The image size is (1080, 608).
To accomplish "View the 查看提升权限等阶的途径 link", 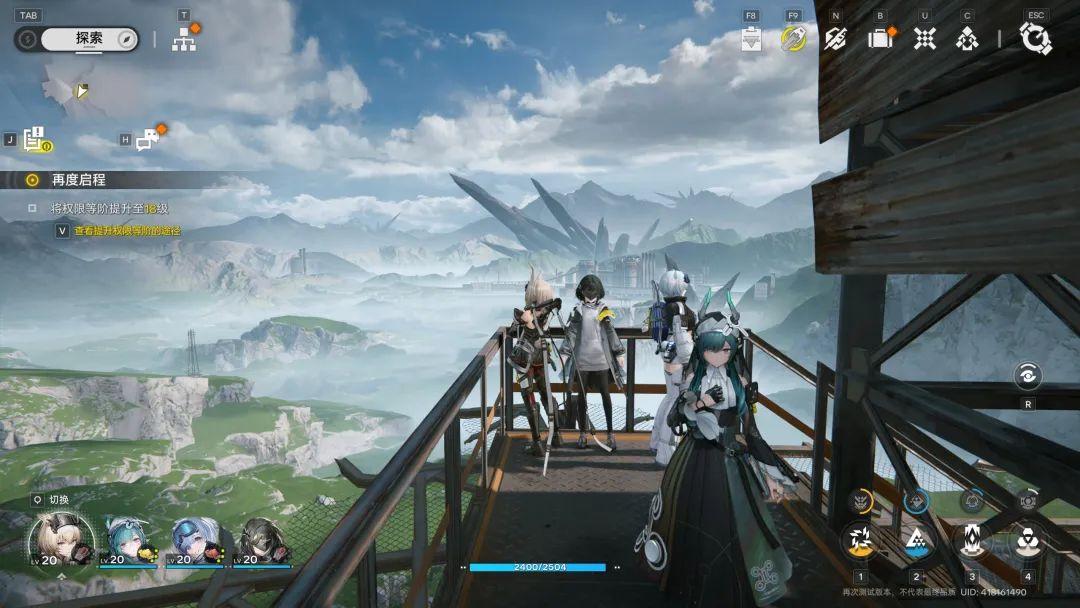I will [x=126, y=231].
